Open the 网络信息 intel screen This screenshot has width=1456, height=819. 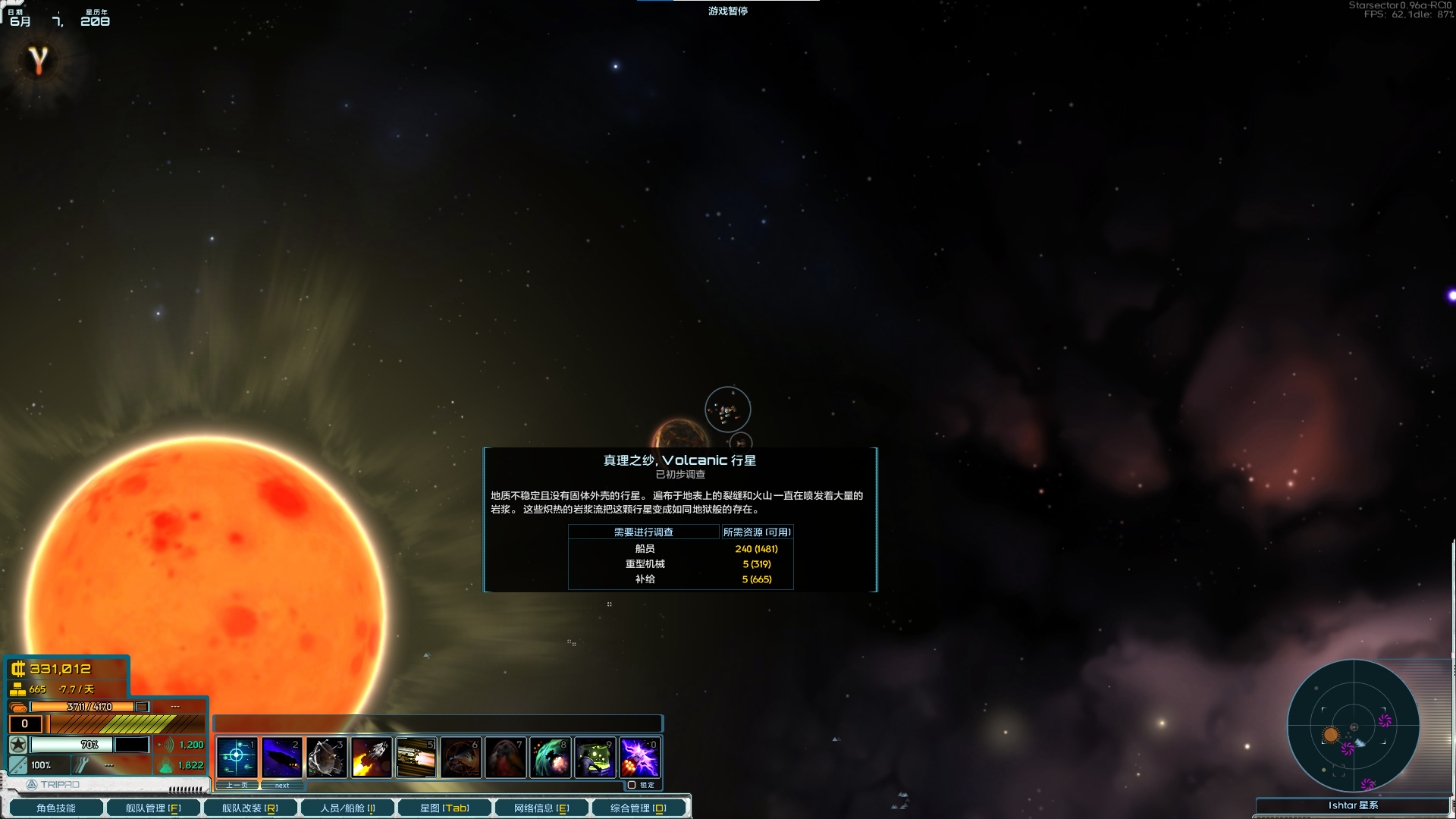(541, 808)
